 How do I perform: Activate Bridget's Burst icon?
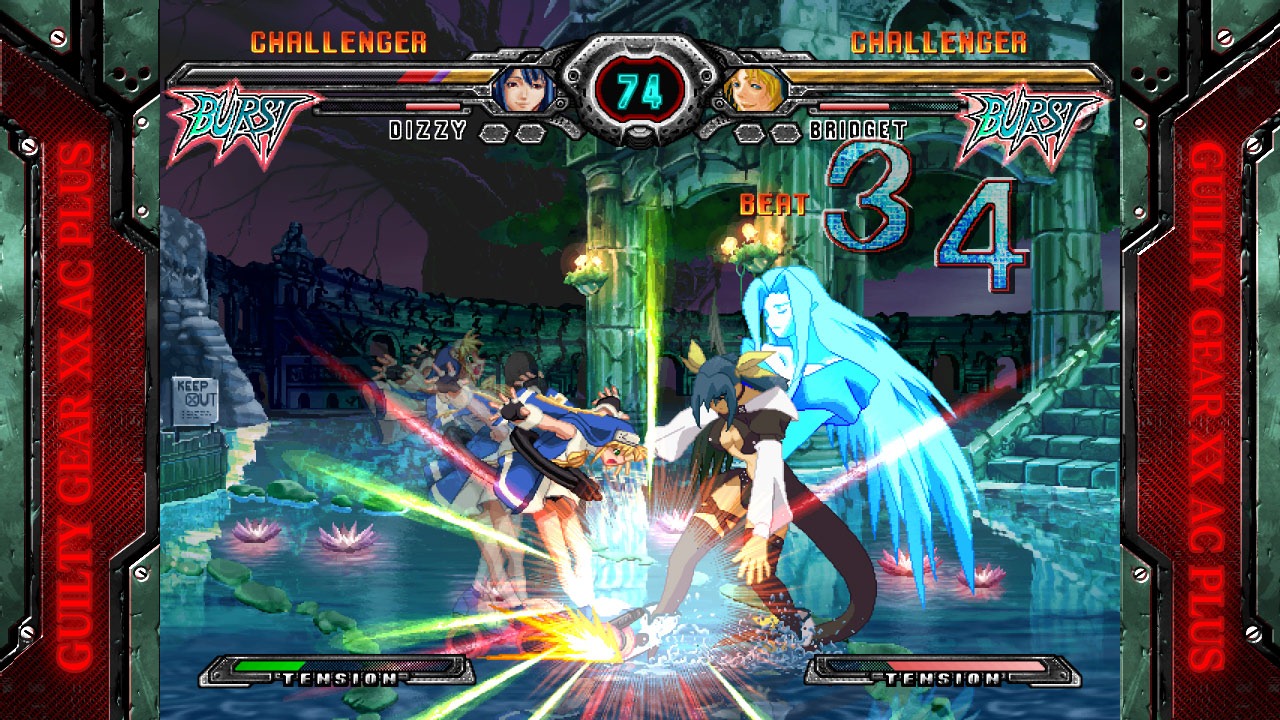(x=1032, y=122)
